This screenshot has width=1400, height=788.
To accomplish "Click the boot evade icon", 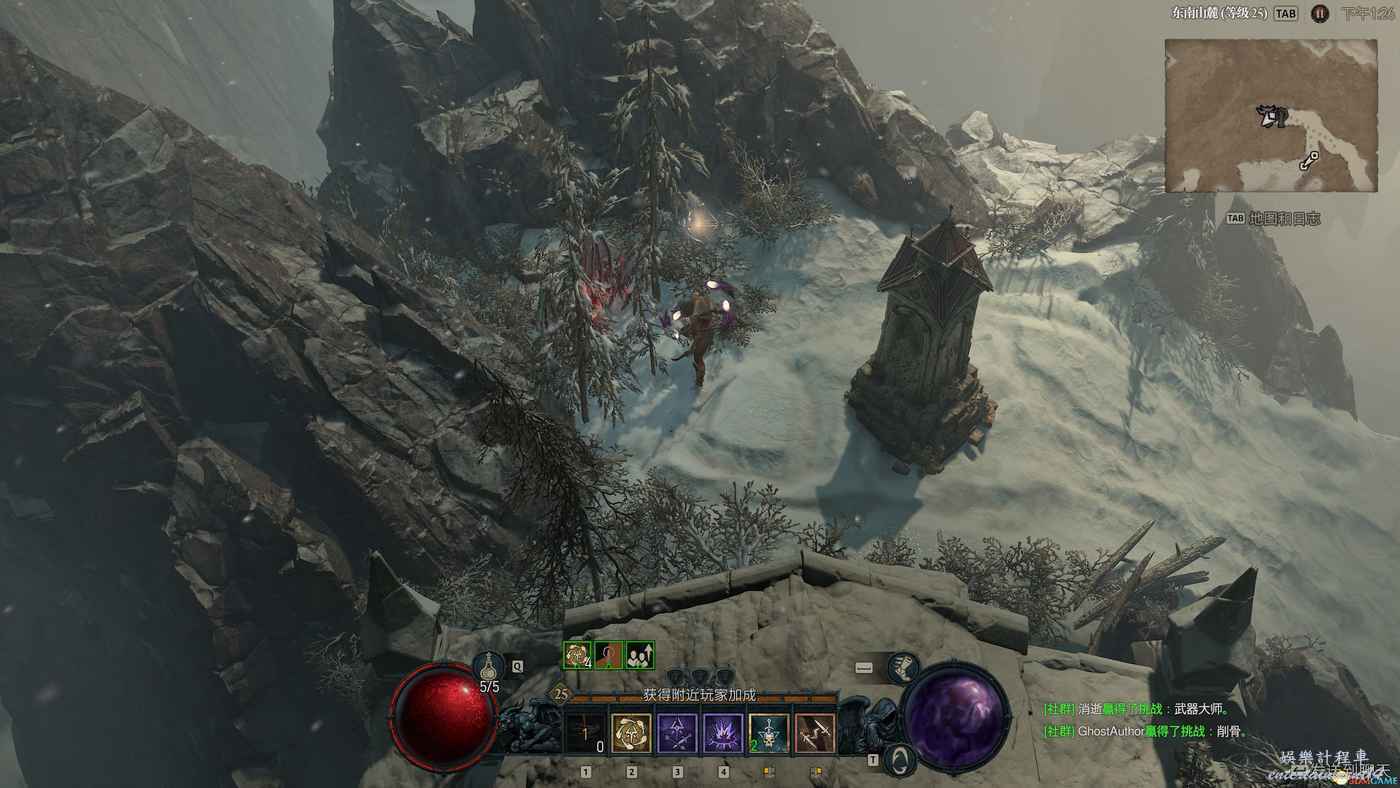I will [x=902, y=667].
